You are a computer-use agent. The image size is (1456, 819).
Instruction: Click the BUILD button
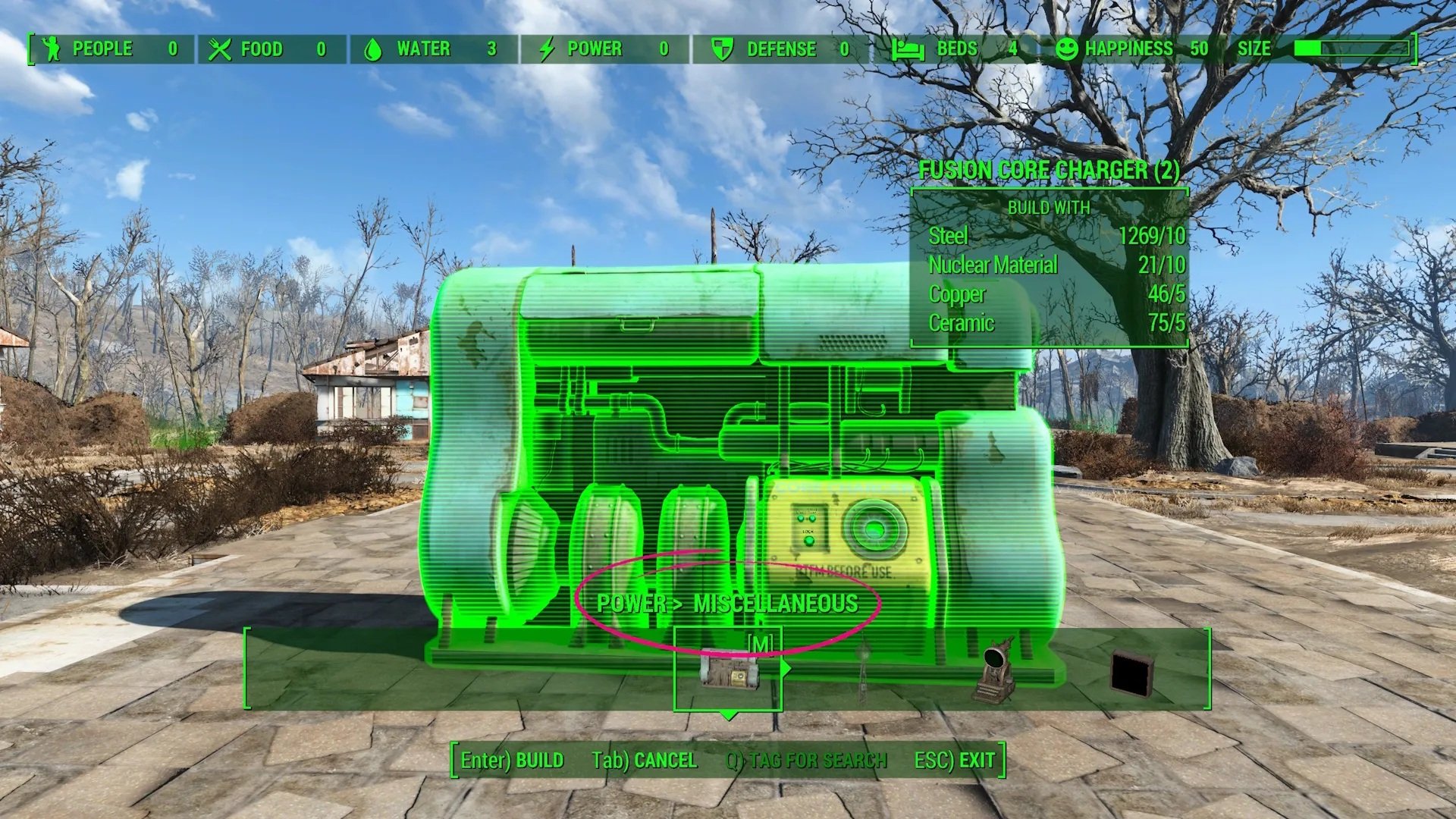pos(513,760)
